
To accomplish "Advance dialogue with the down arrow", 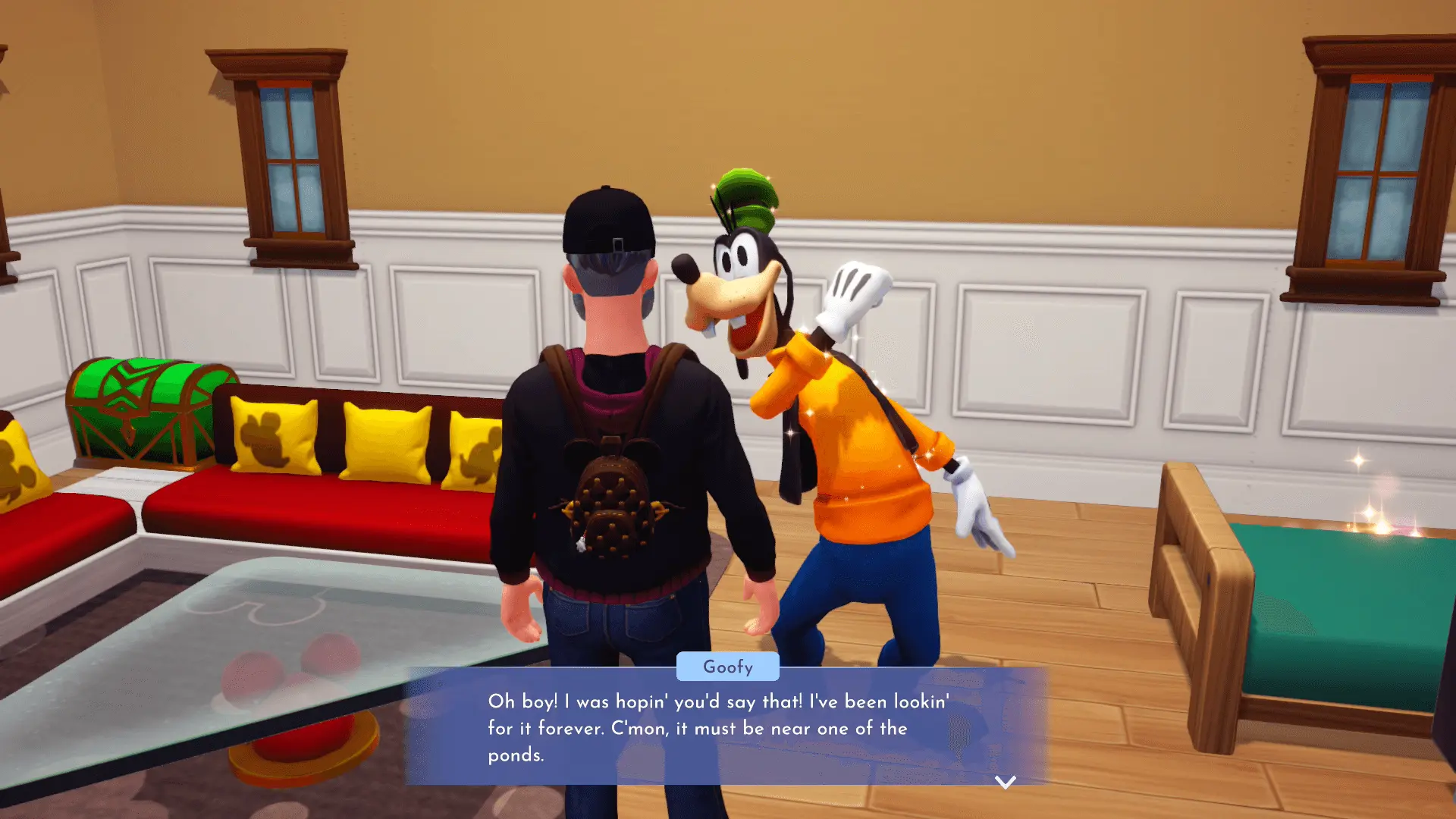I will point(1005,782).
